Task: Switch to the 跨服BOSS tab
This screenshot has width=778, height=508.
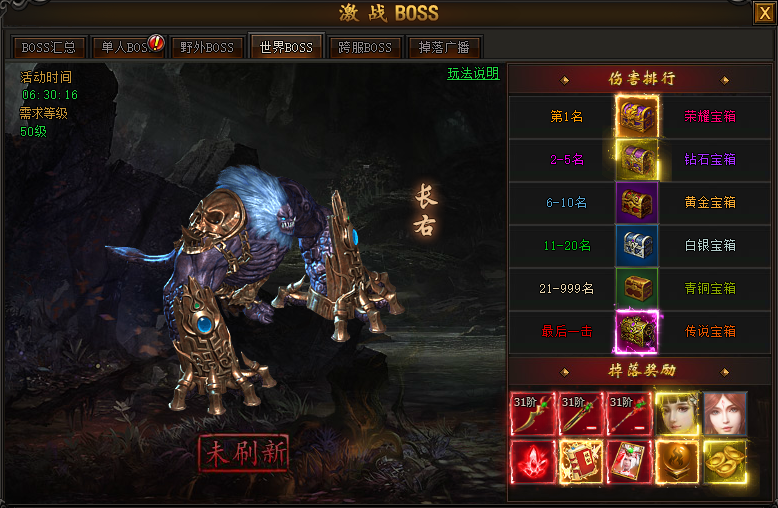Action: pyautogui.click(x=365, y=47)
